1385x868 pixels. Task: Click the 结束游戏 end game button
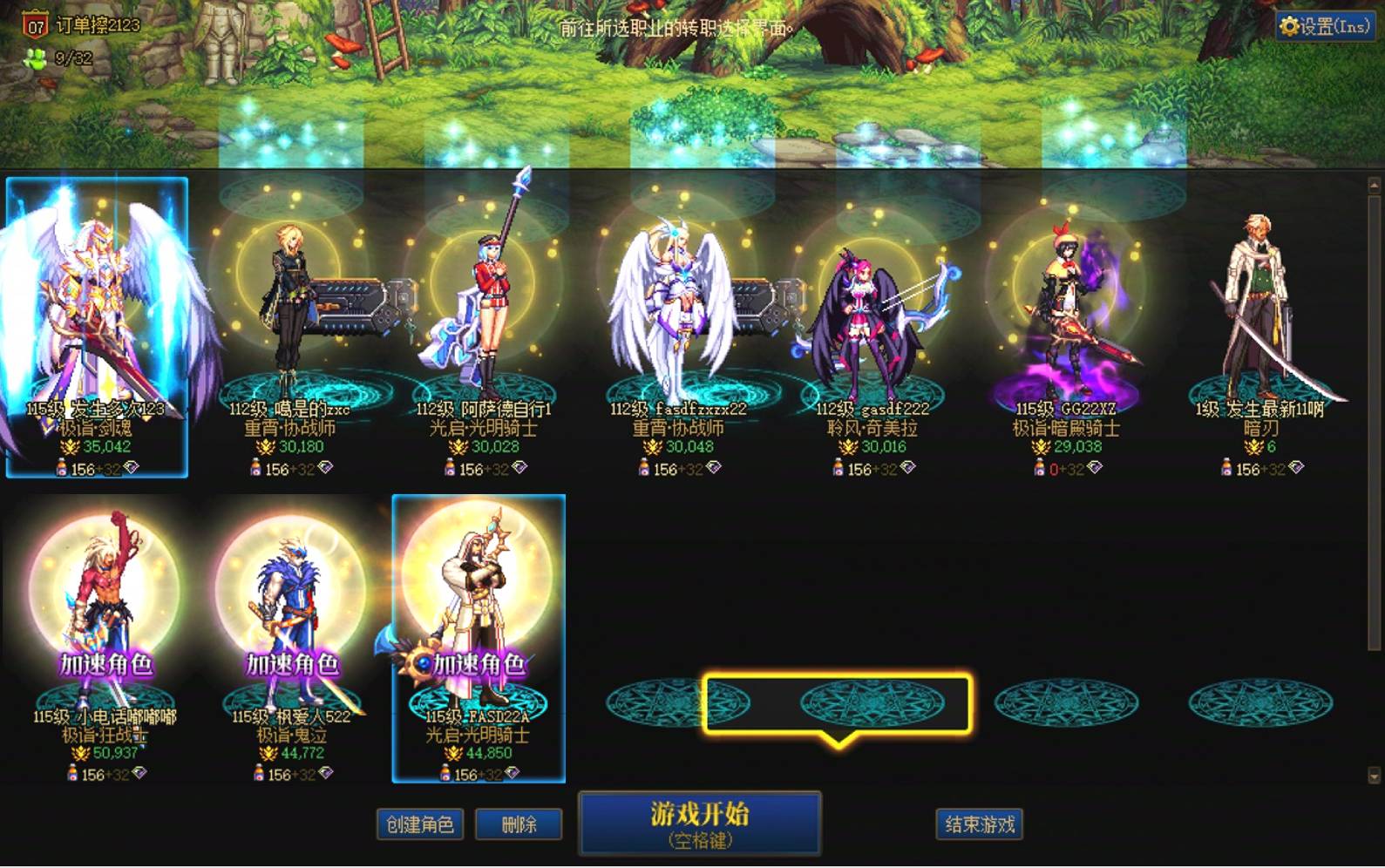click(979, 823)
